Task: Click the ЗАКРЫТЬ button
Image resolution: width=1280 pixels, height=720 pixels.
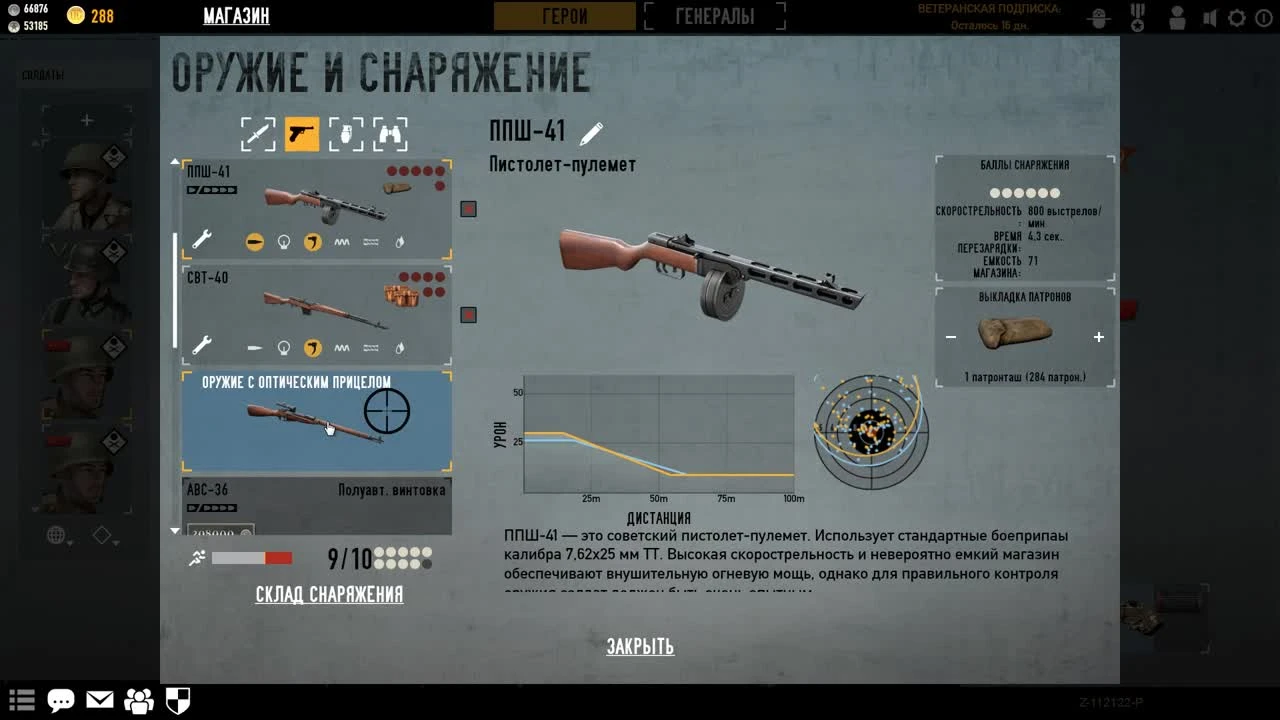Action: [641, 647]
